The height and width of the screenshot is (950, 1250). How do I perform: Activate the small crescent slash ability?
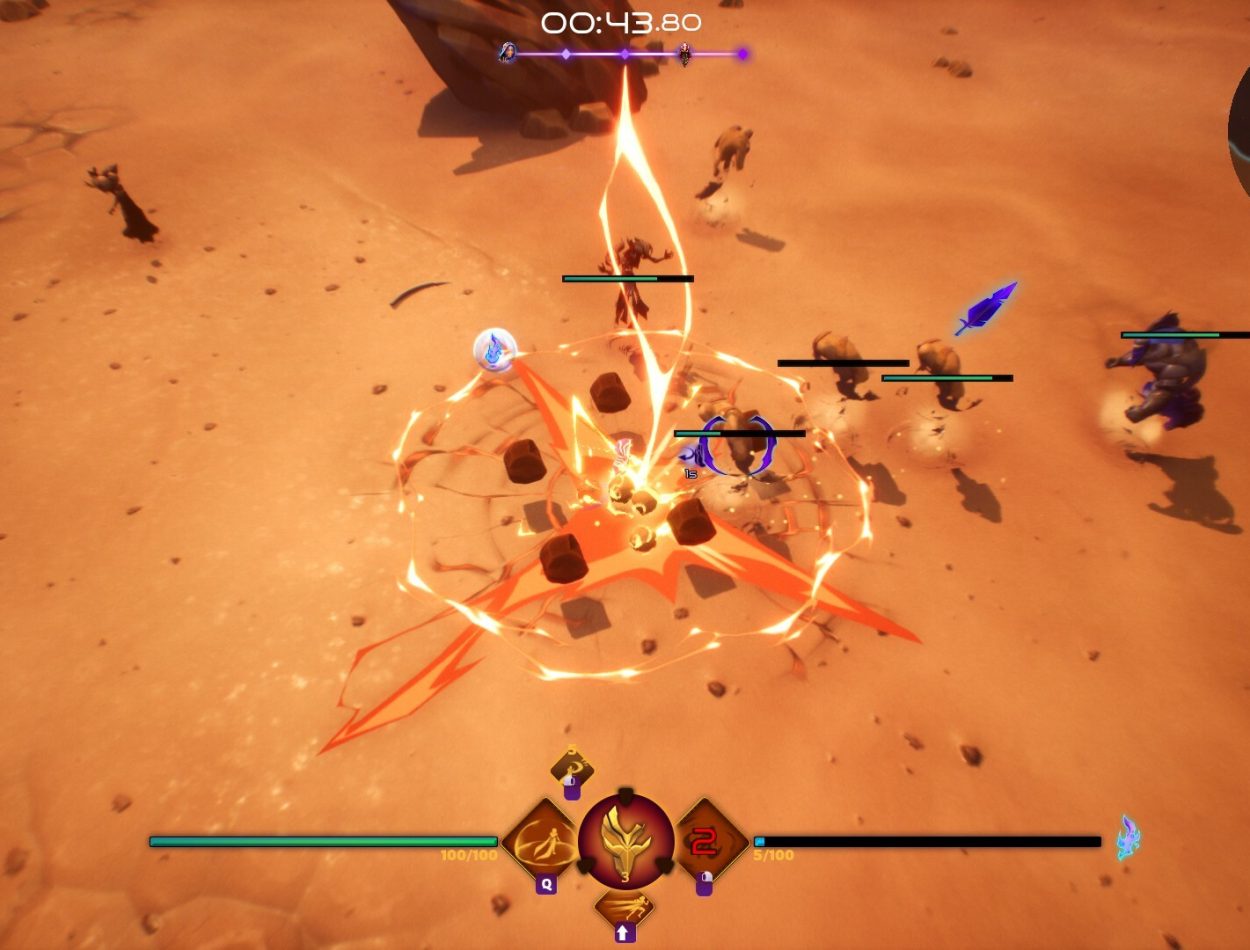pos(572,769)
